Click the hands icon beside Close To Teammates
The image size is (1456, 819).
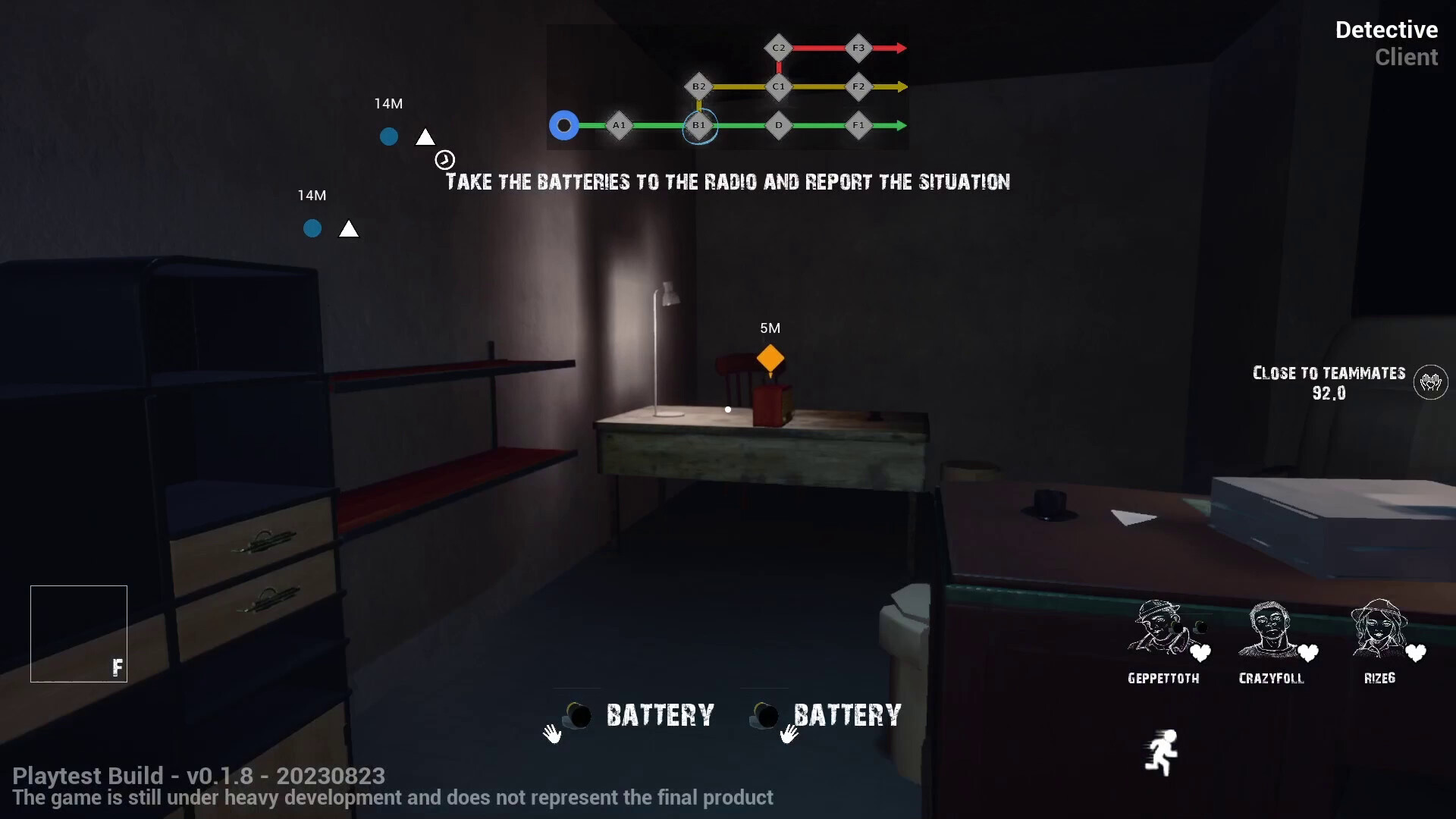pyautogui.click(x=1430, y=382)
